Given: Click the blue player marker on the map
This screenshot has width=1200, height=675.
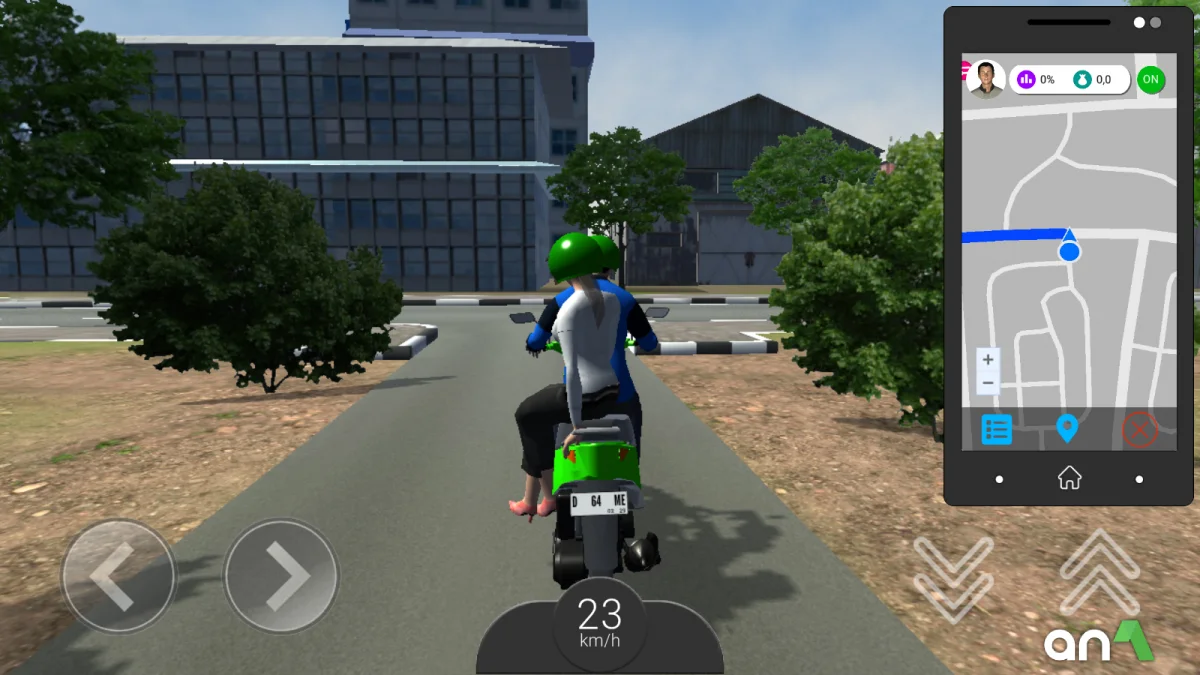Looking at the screenshot, I should [x=1069, y=250].
